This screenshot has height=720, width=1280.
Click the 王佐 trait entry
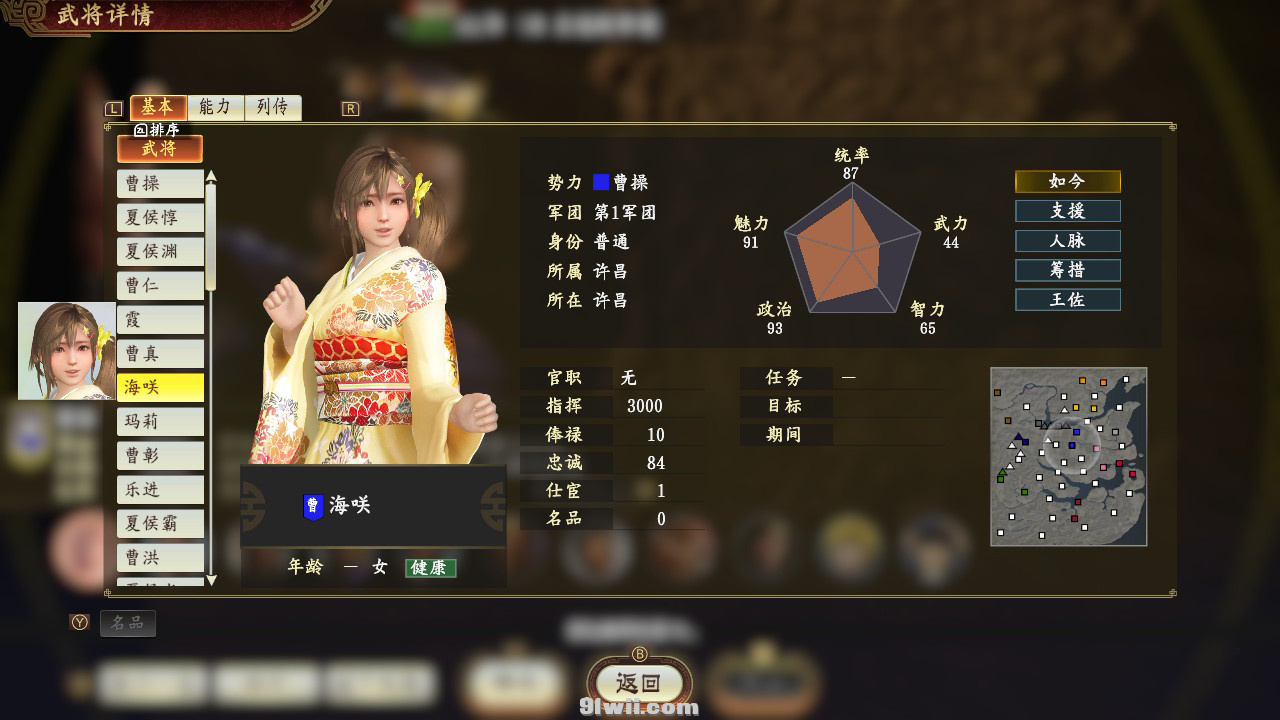point(1067,300)
